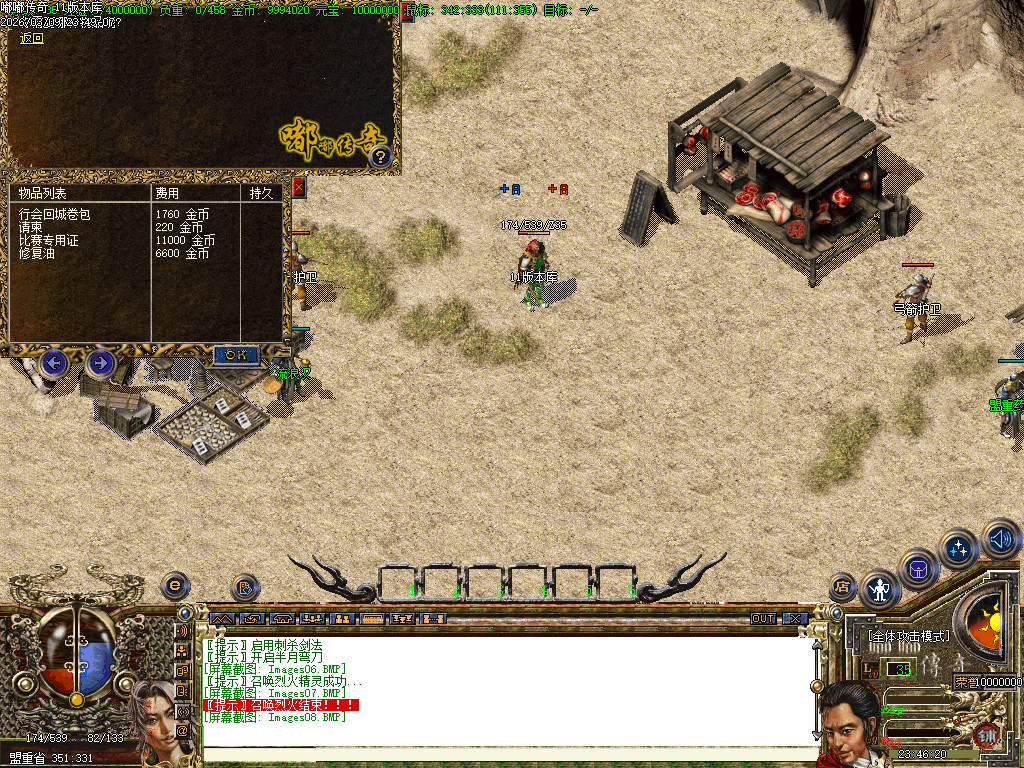Image resolution: width=1024 pixels, height=768 pixels.
Task: Click the 返回 (Return) dialogue link
Action: (32, 38)
